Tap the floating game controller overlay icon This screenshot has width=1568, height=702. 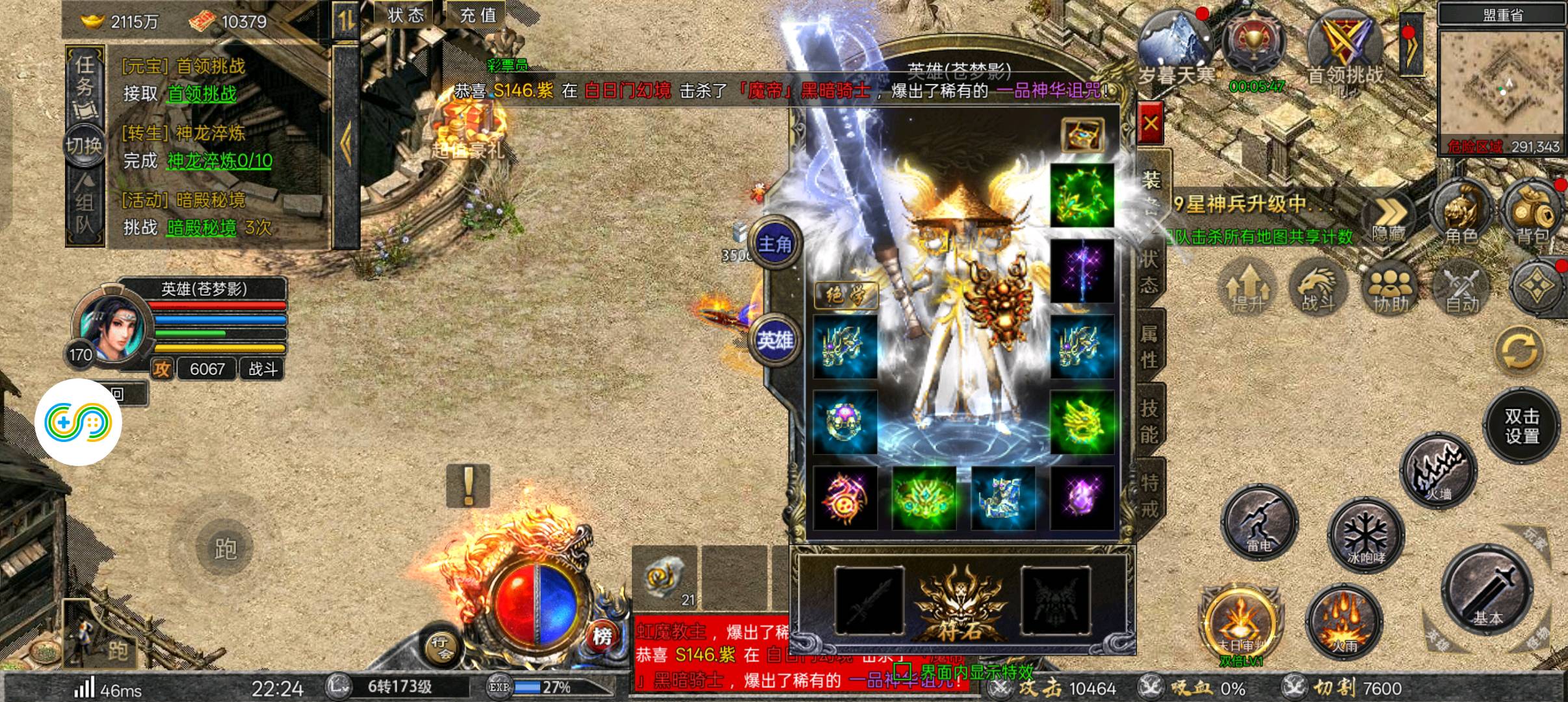(79, 422)
